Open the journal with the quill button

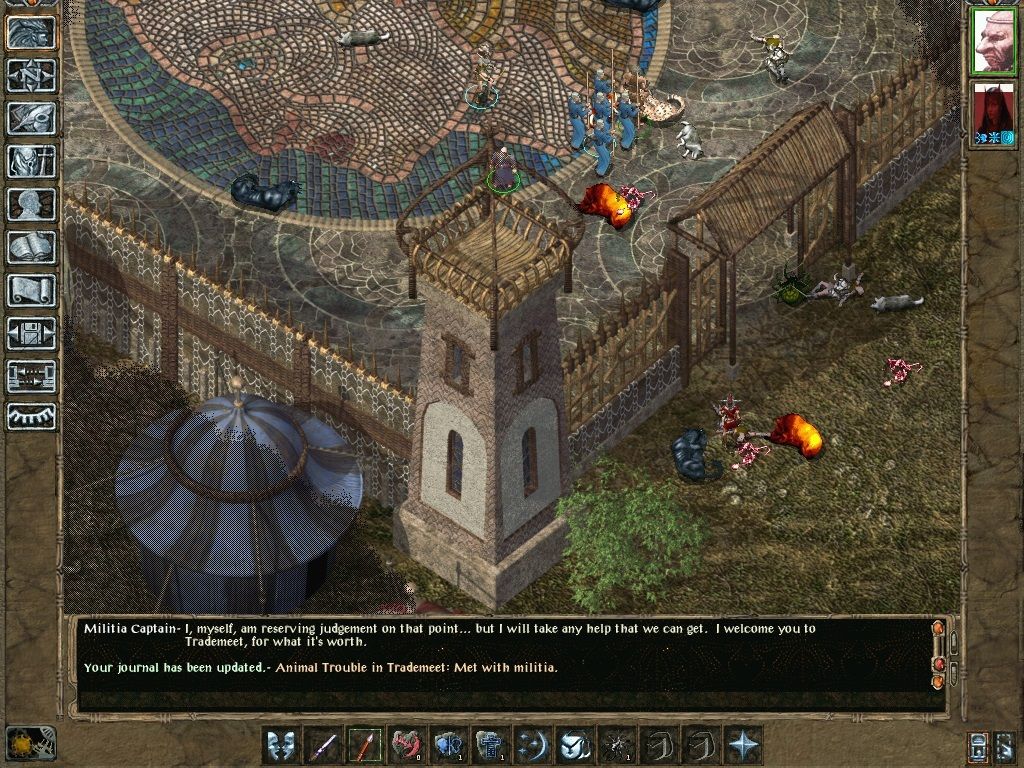[x=31, y=118]
